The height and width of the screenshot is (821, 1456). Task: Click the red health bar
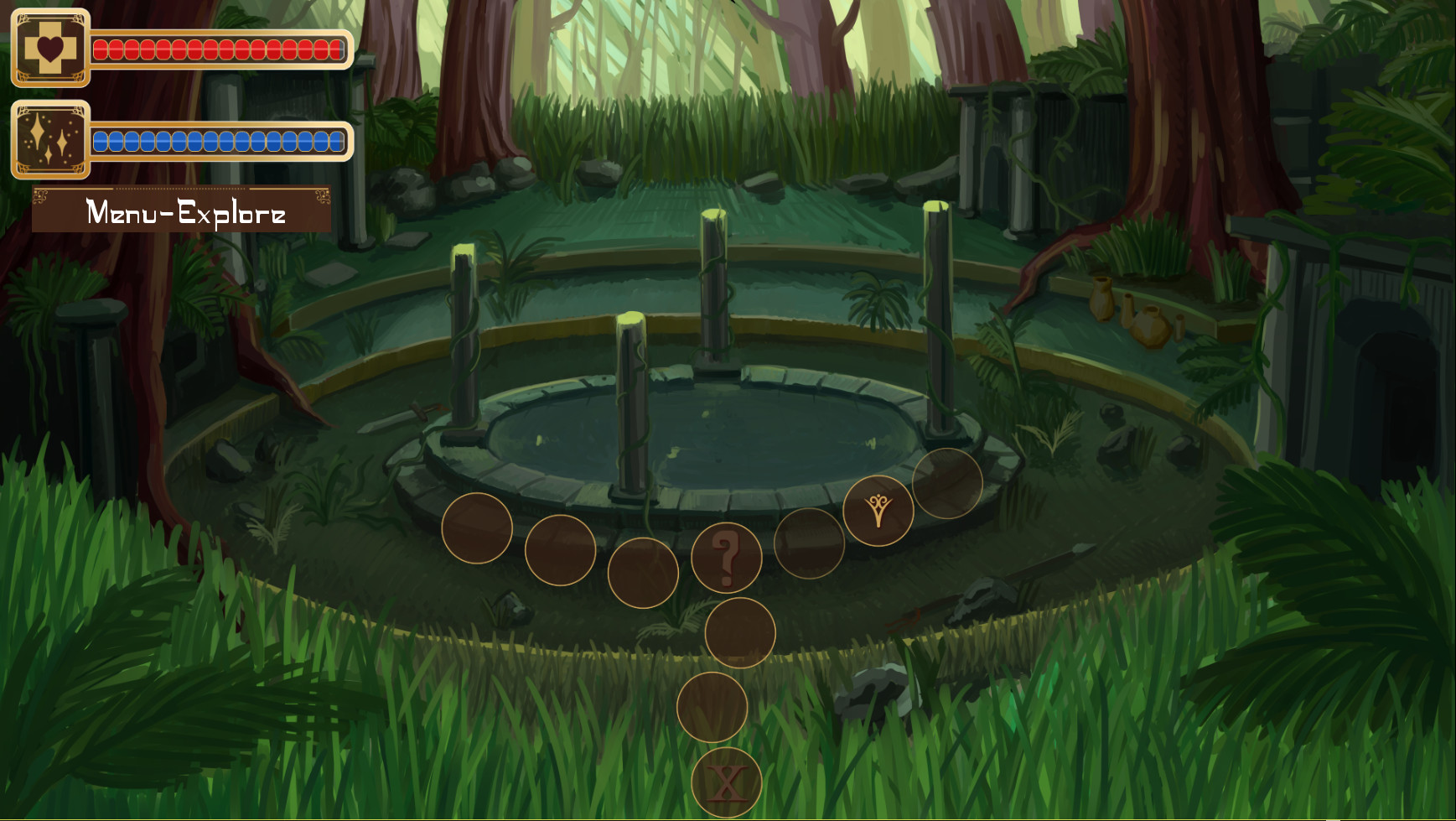pyautogui.click(x=218, y=50)
